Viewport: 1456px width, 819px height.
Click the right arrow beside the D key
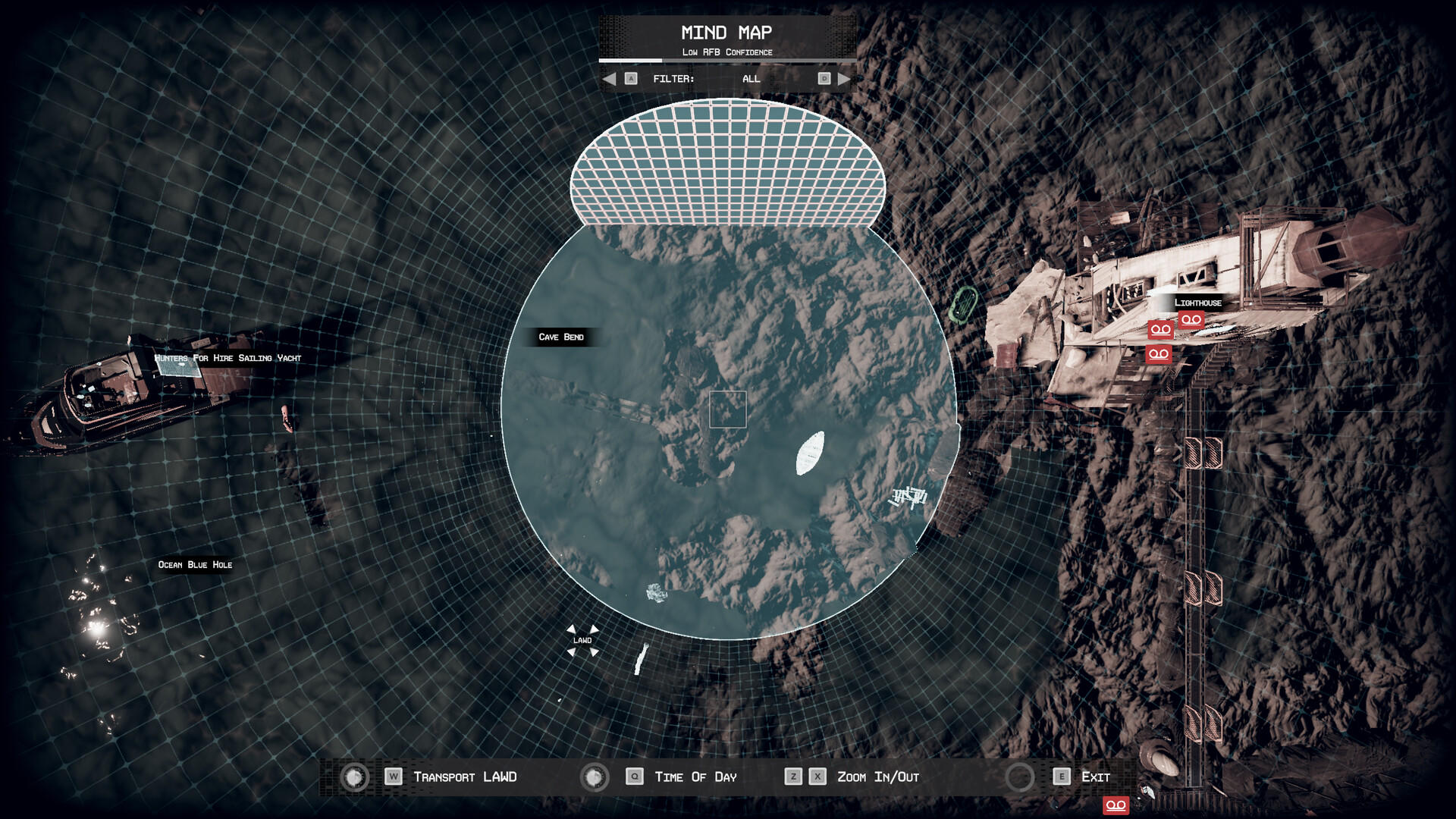click(845, 77)
